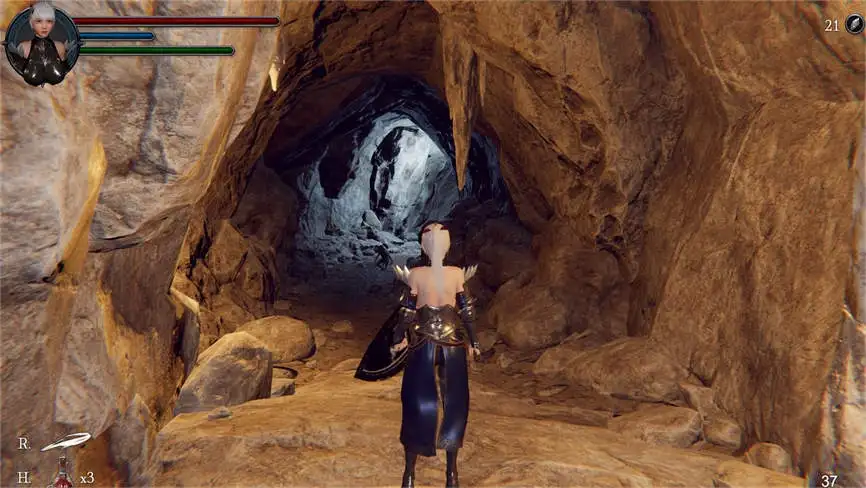The height and width of the screenshot is (488, 866).
Task: Select the white feather item icon
Action: (x=65, y=441)
